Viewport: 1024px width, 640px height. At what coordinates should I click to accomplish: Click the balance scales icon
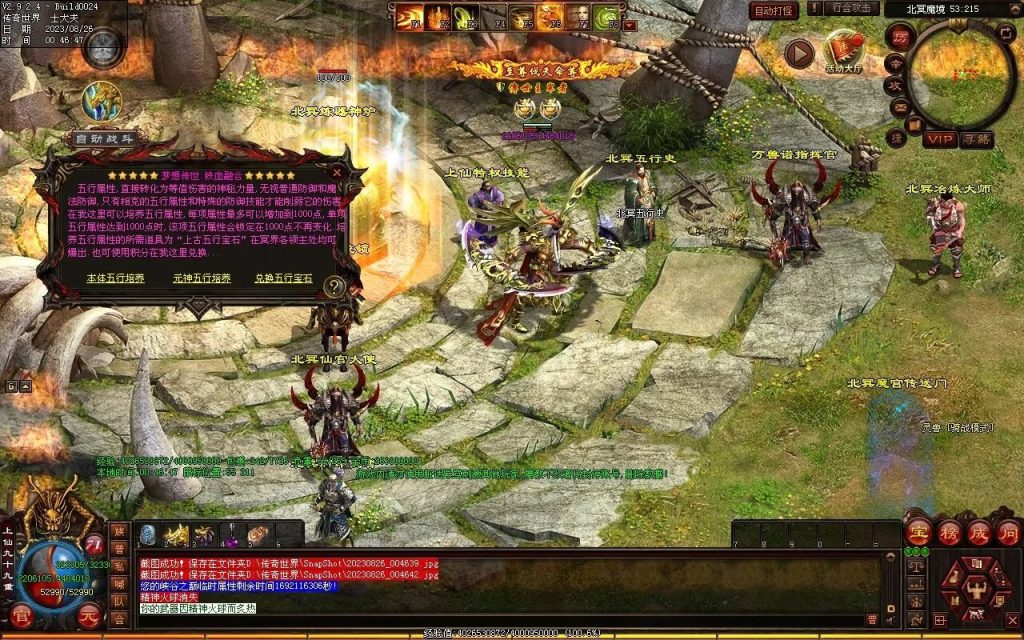[914, 565]
